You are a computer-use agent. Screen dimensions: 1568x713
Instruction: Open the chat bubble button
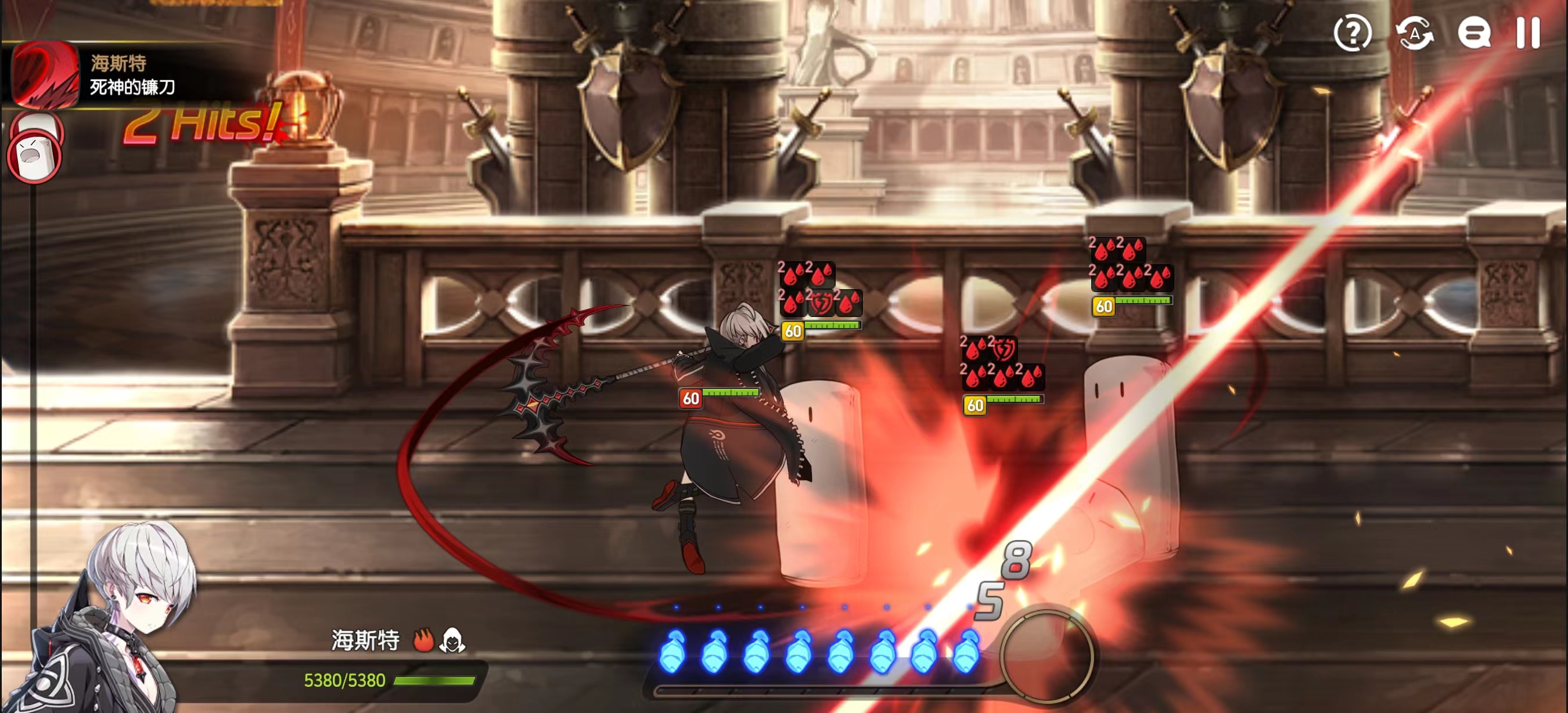[x=1474, y=33]
